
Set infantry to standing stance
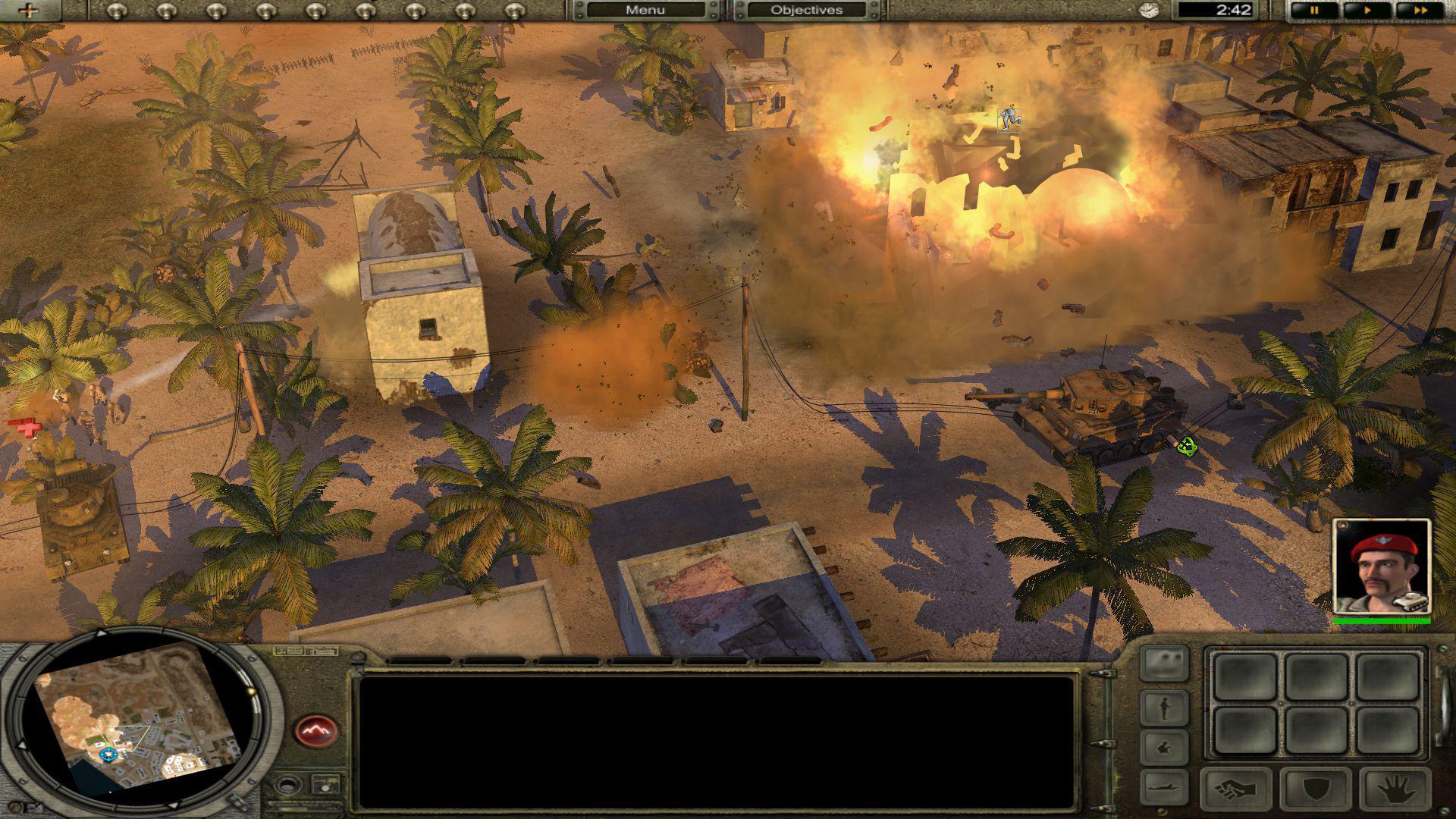pyautogui.click(x=1166, y=708)
